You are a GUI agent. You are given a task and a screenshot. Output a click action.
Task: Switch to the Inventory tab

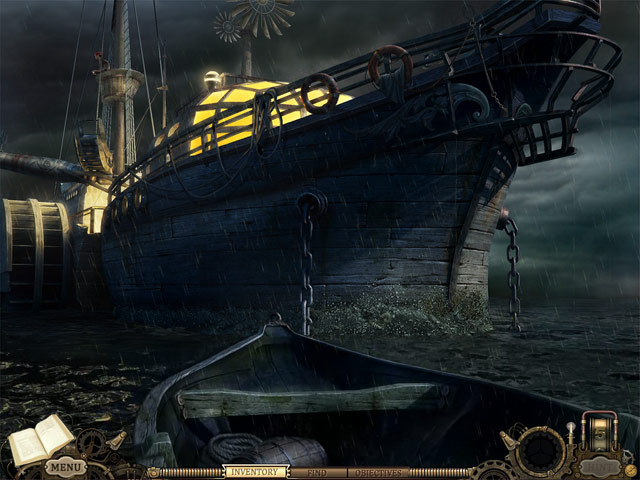253,471
